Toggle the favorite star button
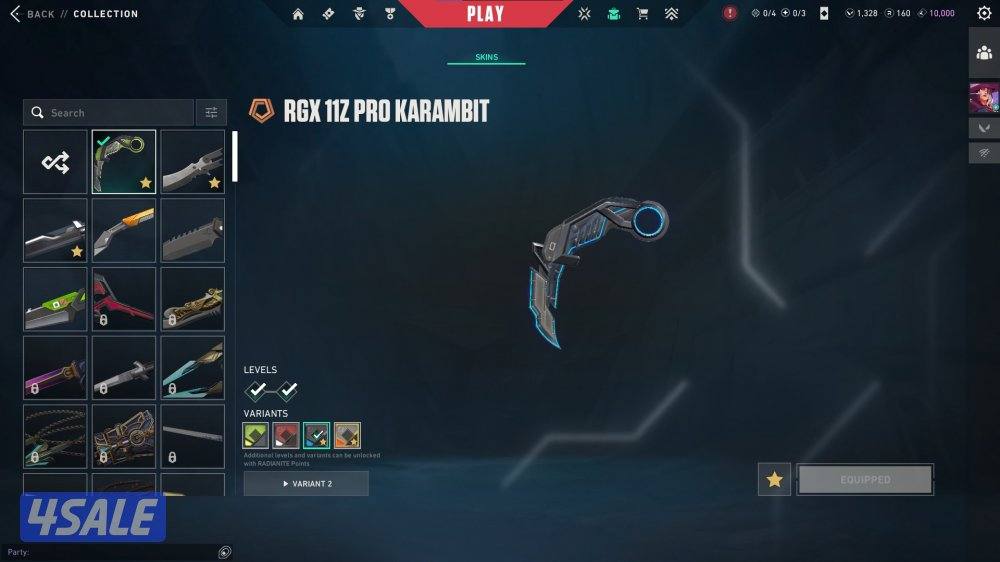Image resolution: width=1000 pixels, height=562 pixels. pos(774,480)
